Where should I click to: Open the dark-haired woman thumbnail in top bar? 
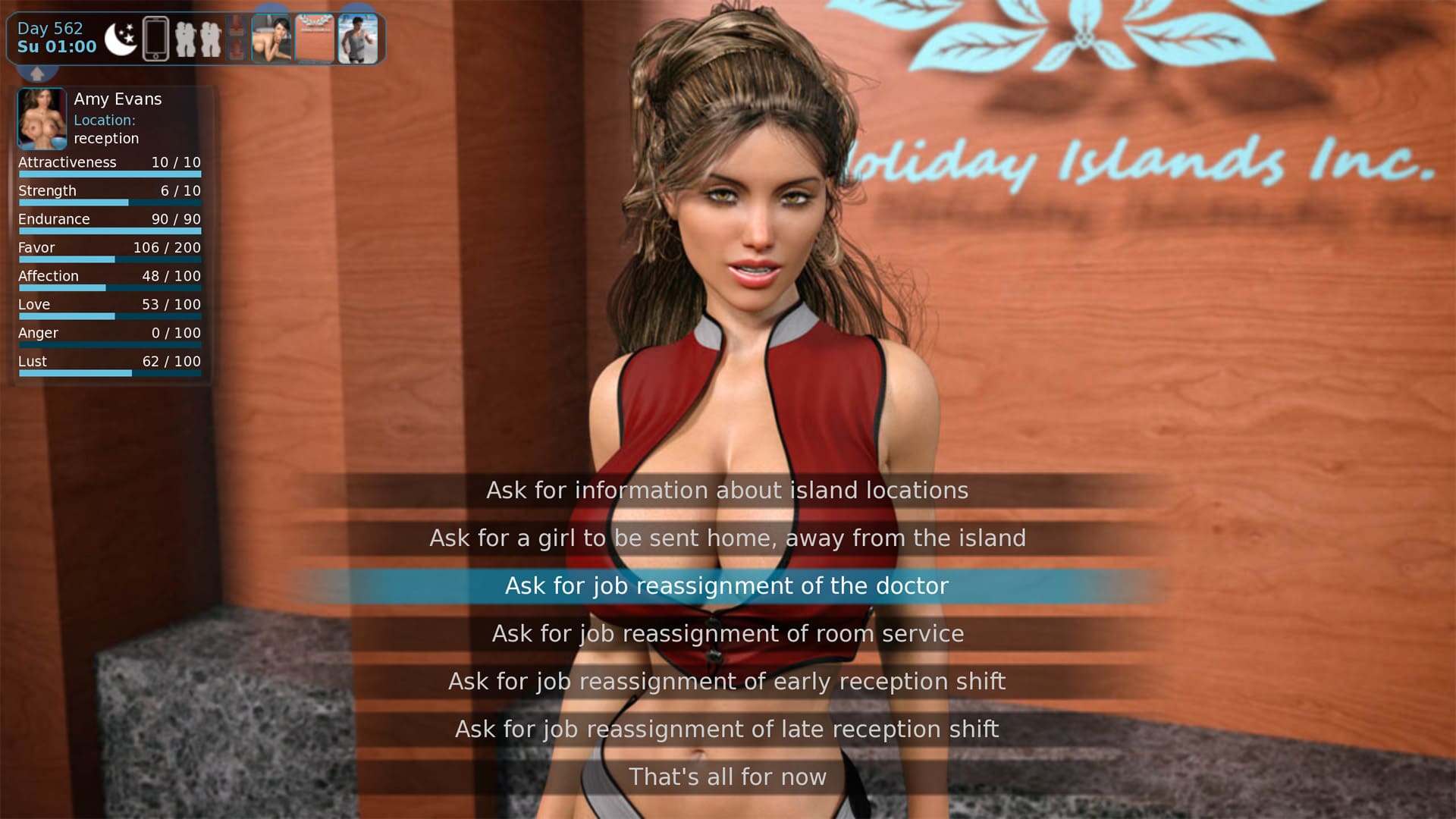pos(271,39)
